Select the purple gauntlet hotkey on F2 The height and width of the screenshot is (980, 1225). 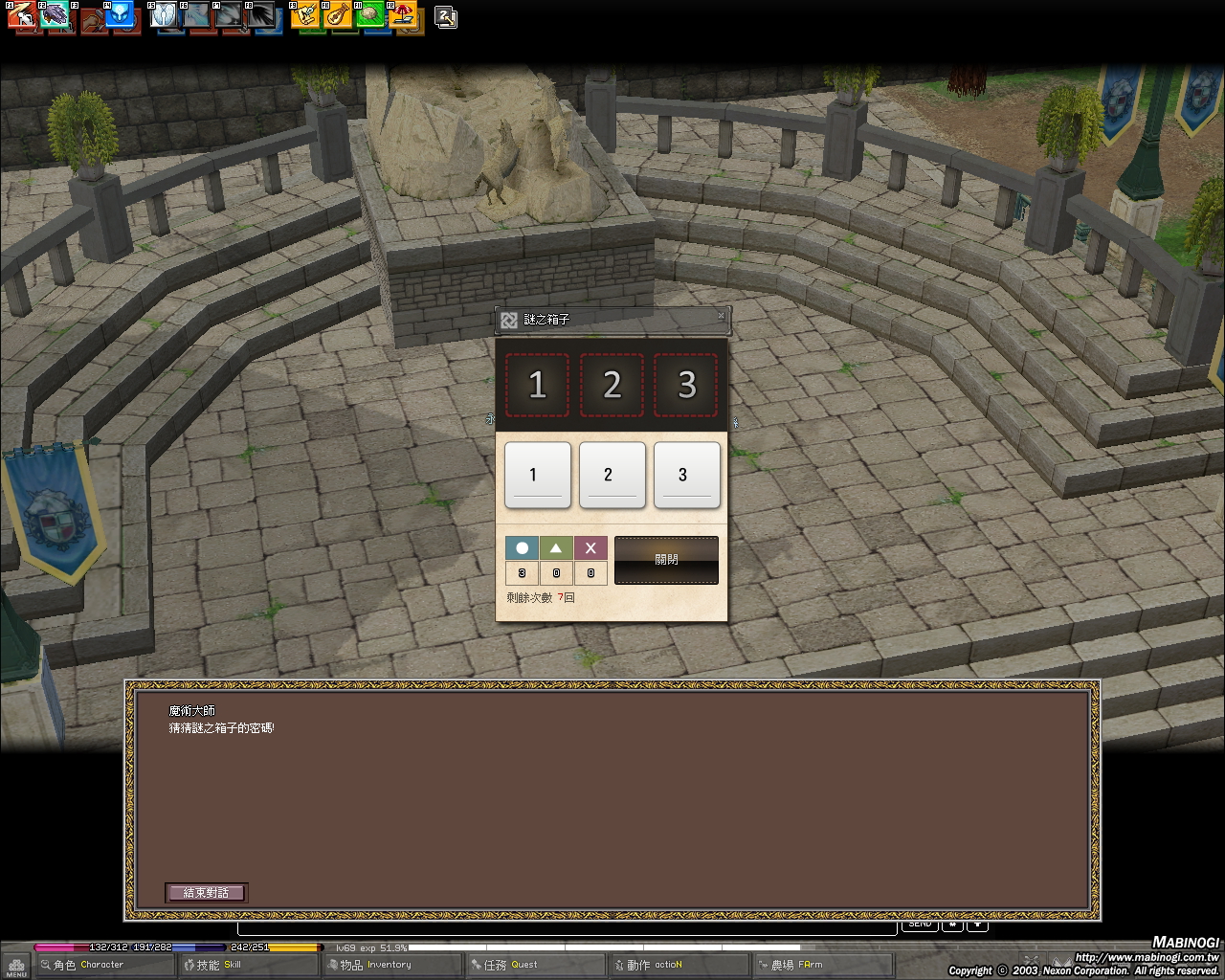point(56,15)
